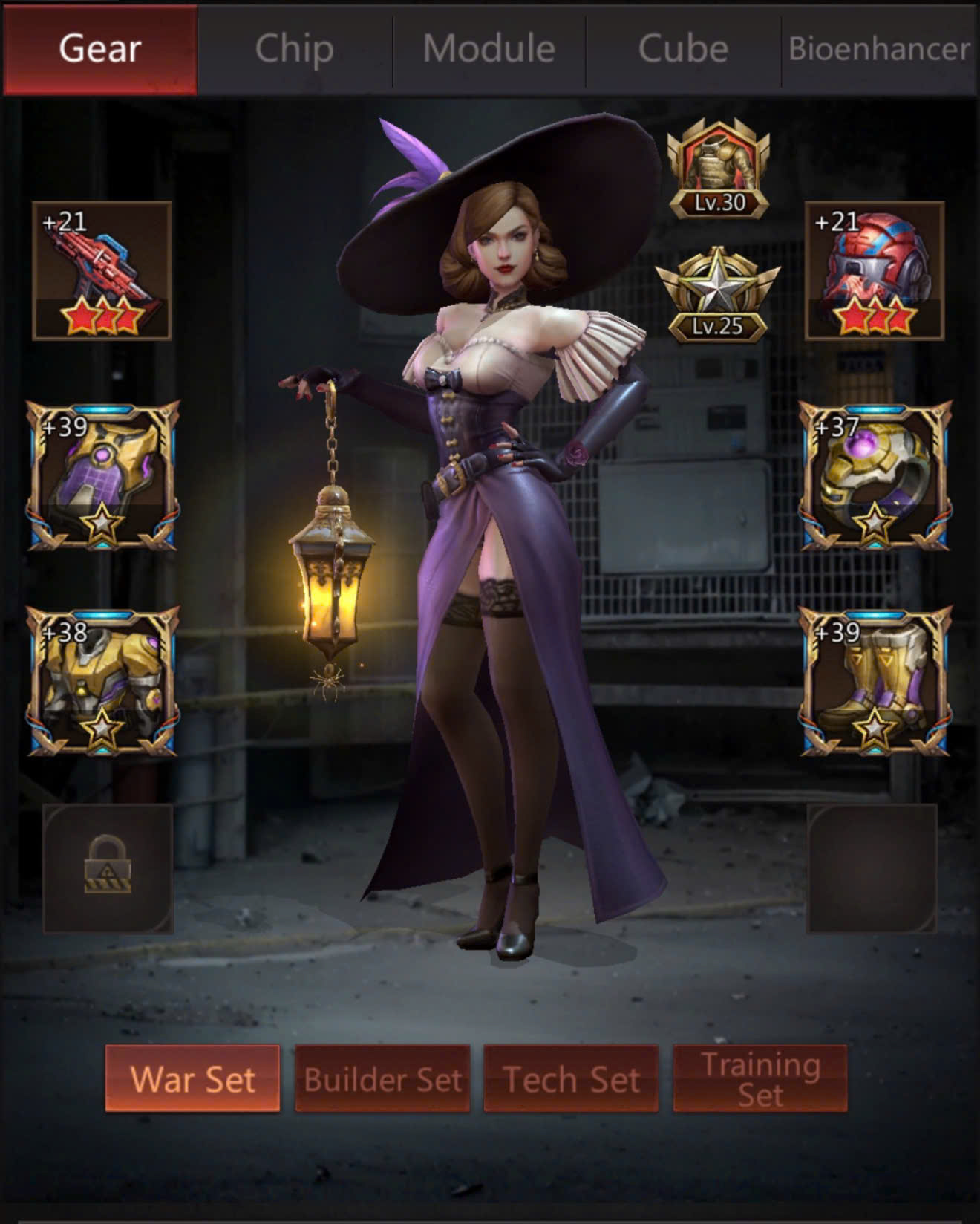Open the purple-gold gauntlet slot
The width and height of the screenshot is (980, 1224).
point(102,475)
